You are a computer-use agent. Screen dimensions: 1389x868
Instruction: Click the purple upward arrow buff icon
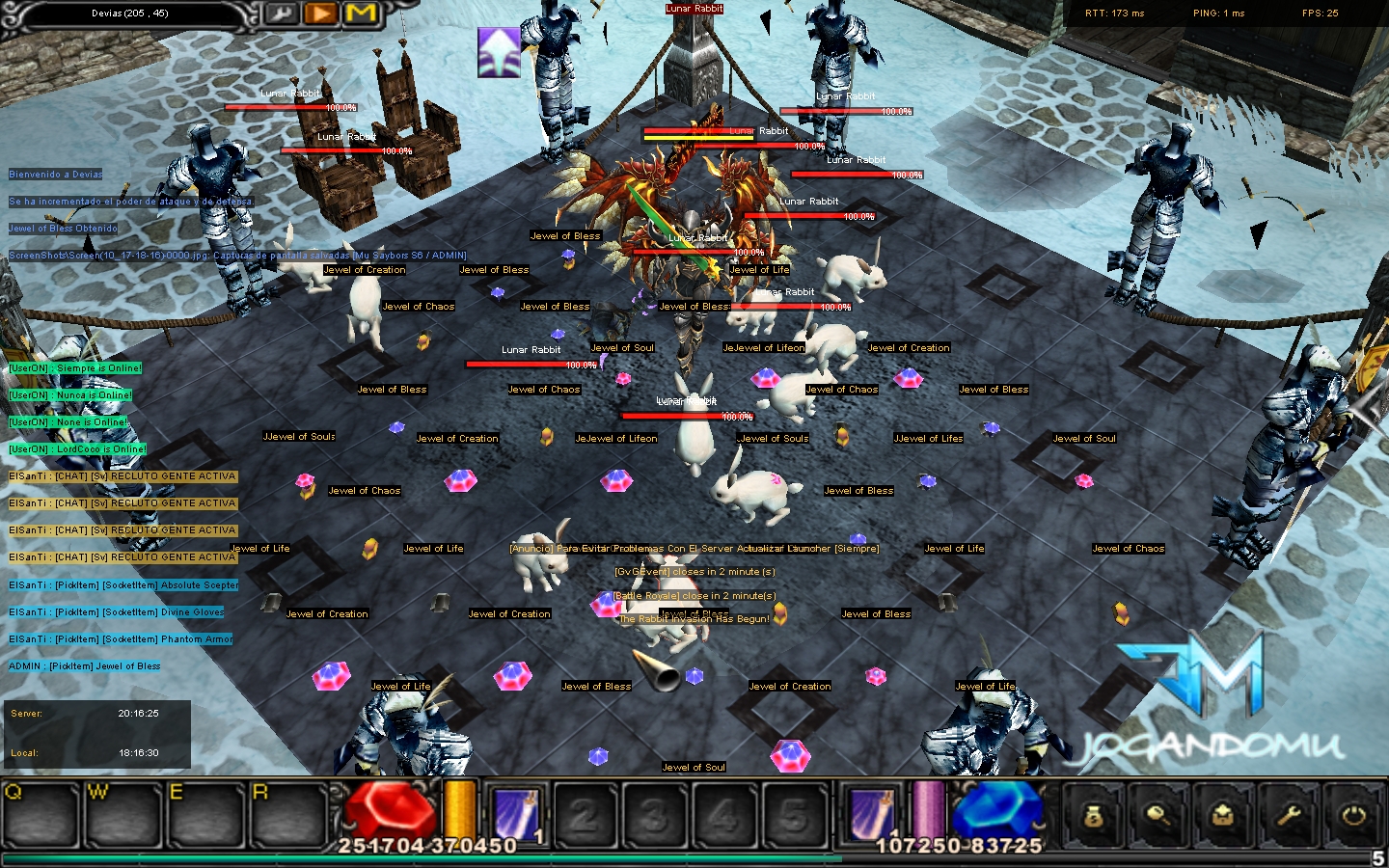coord(499,51)
